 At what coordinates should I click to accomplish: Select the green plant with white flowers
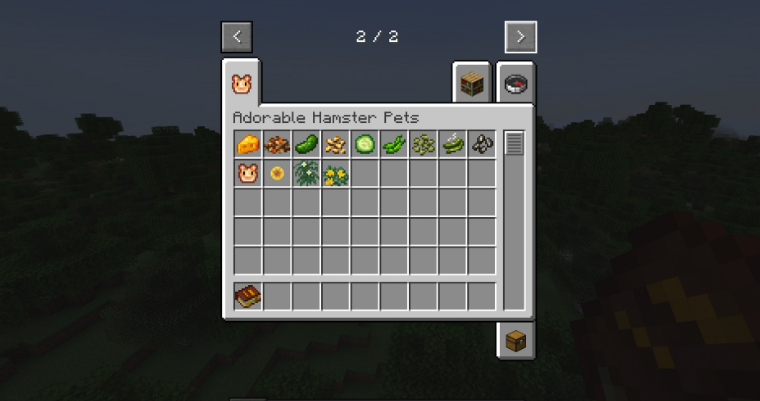306,174
